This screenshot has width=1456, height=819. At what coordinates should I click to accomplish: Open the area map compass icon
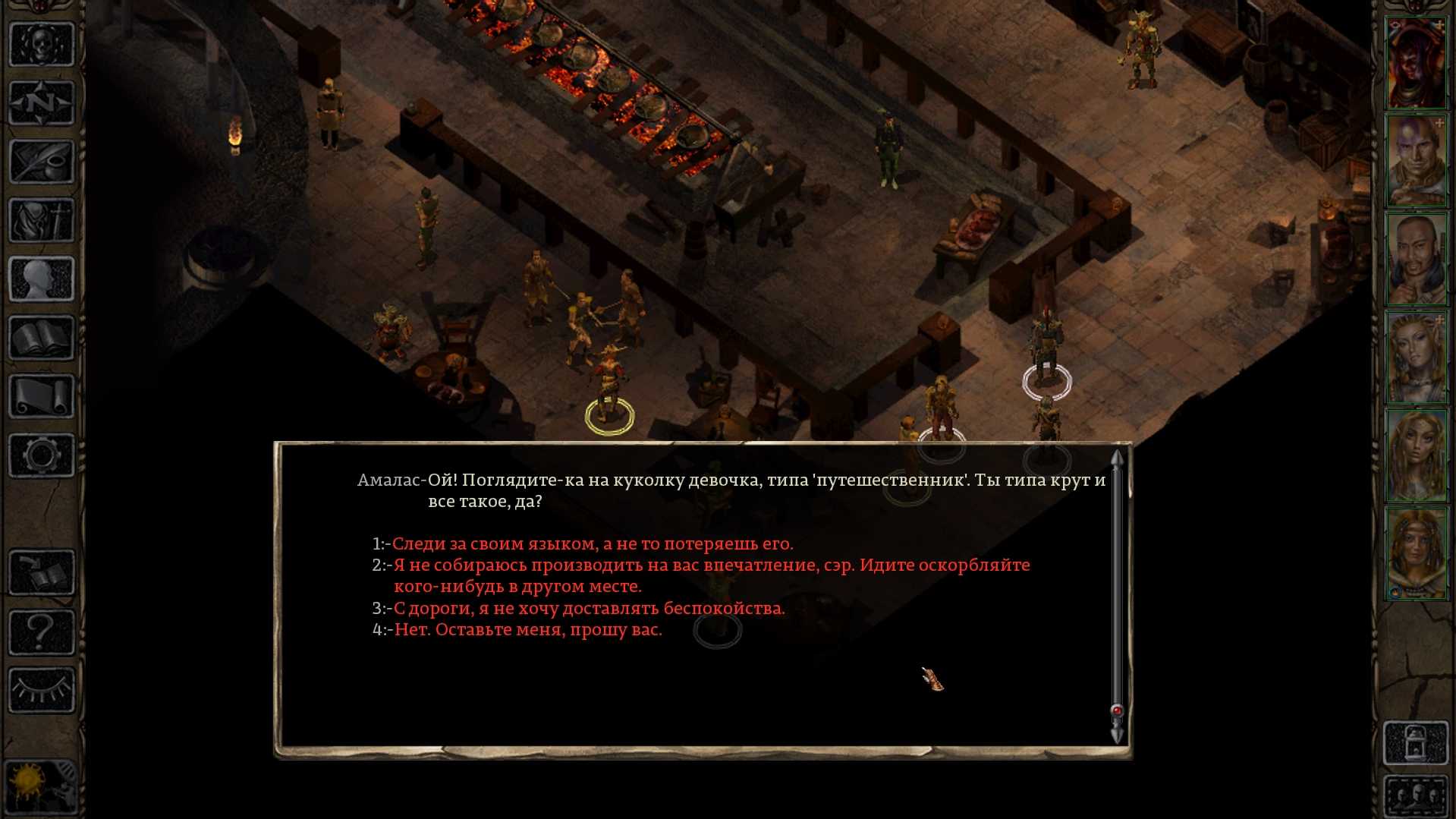point(42,102)
